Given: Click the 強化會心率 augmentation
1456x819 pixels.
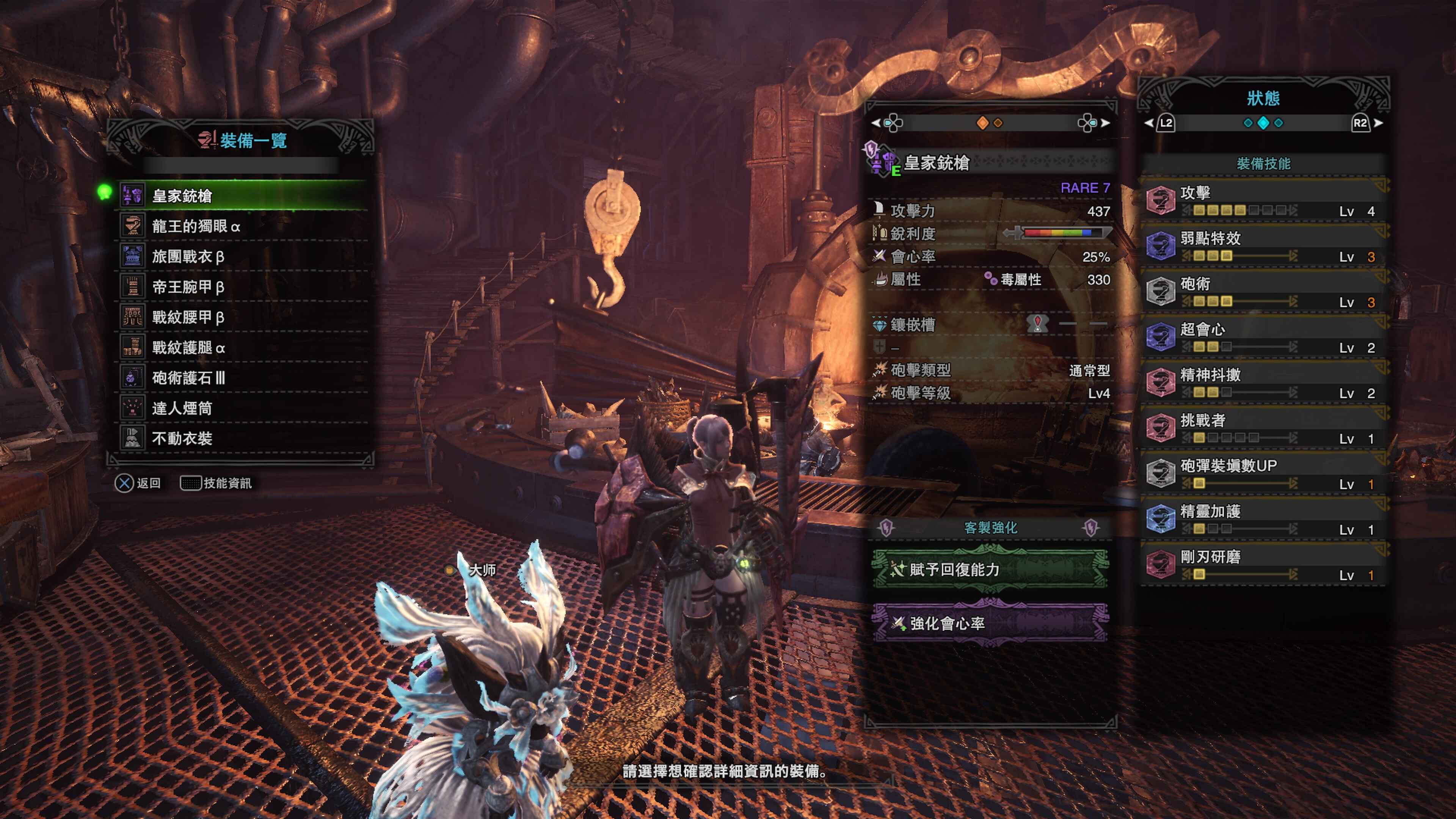Looking at the screenshot, I should 990,623.
